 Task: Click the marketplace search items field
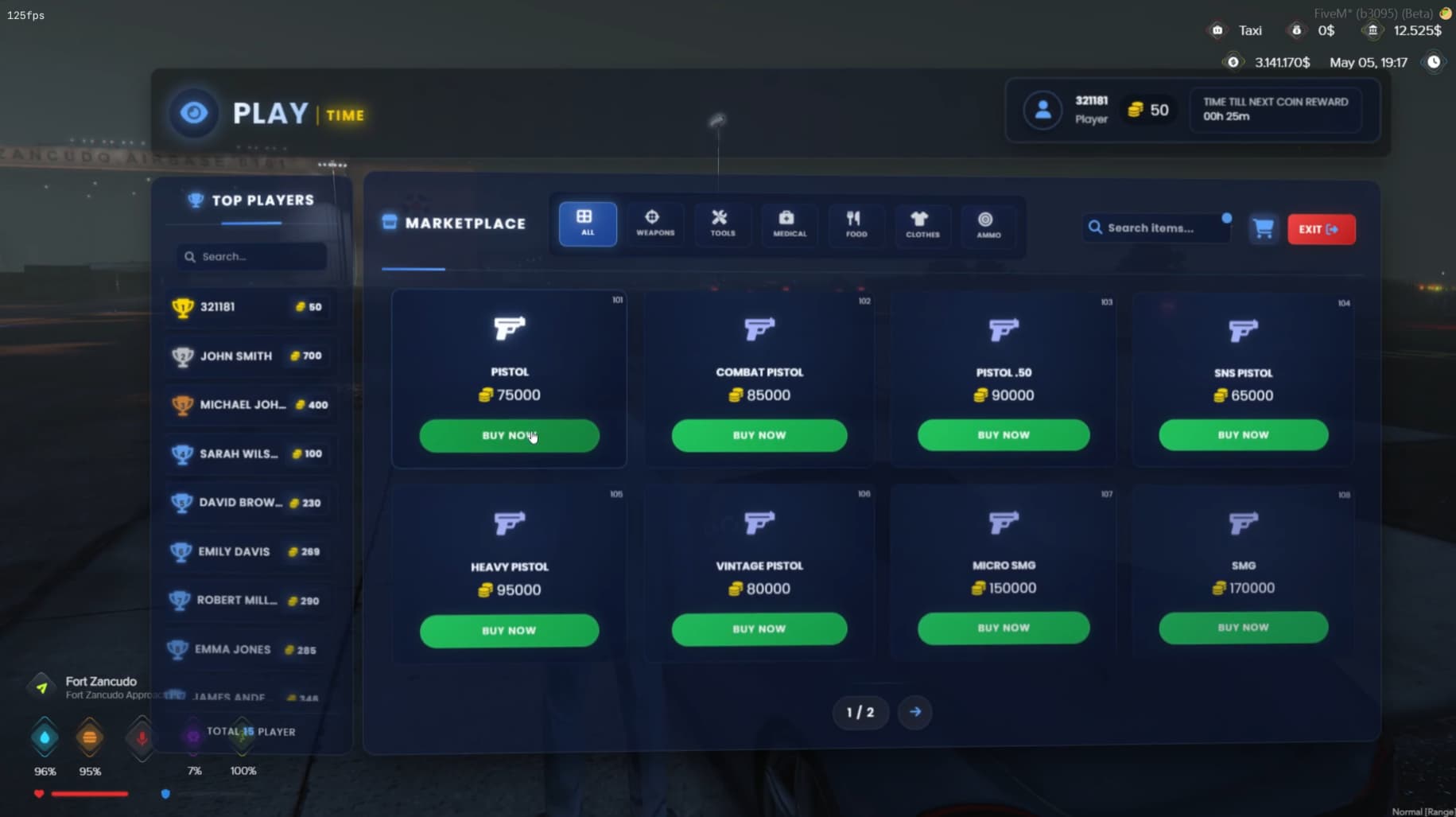(x=1155, y=228)
